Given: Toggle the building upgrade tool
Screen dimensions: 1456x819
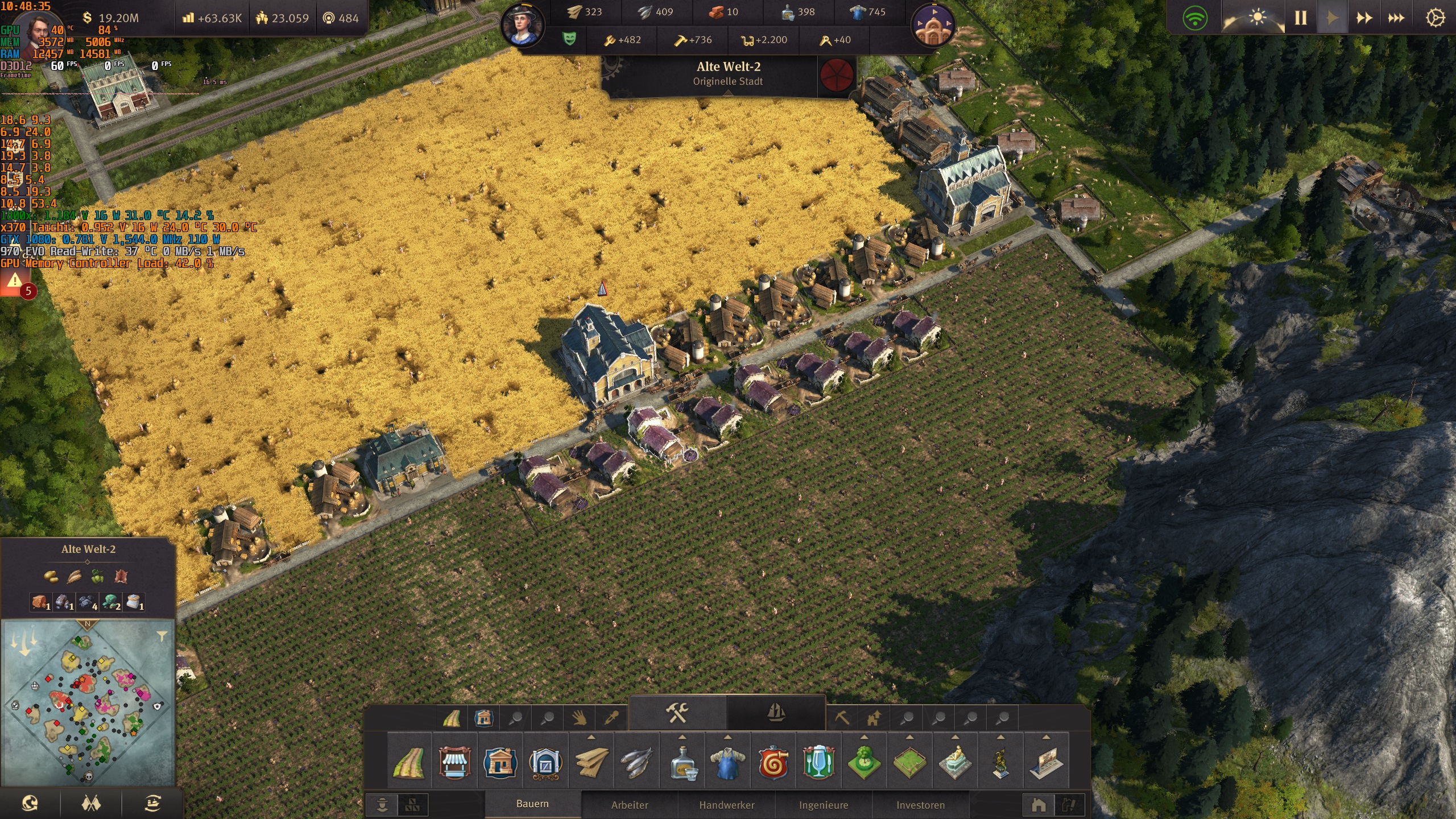Looking at the screenshot, I should [874, 718].
